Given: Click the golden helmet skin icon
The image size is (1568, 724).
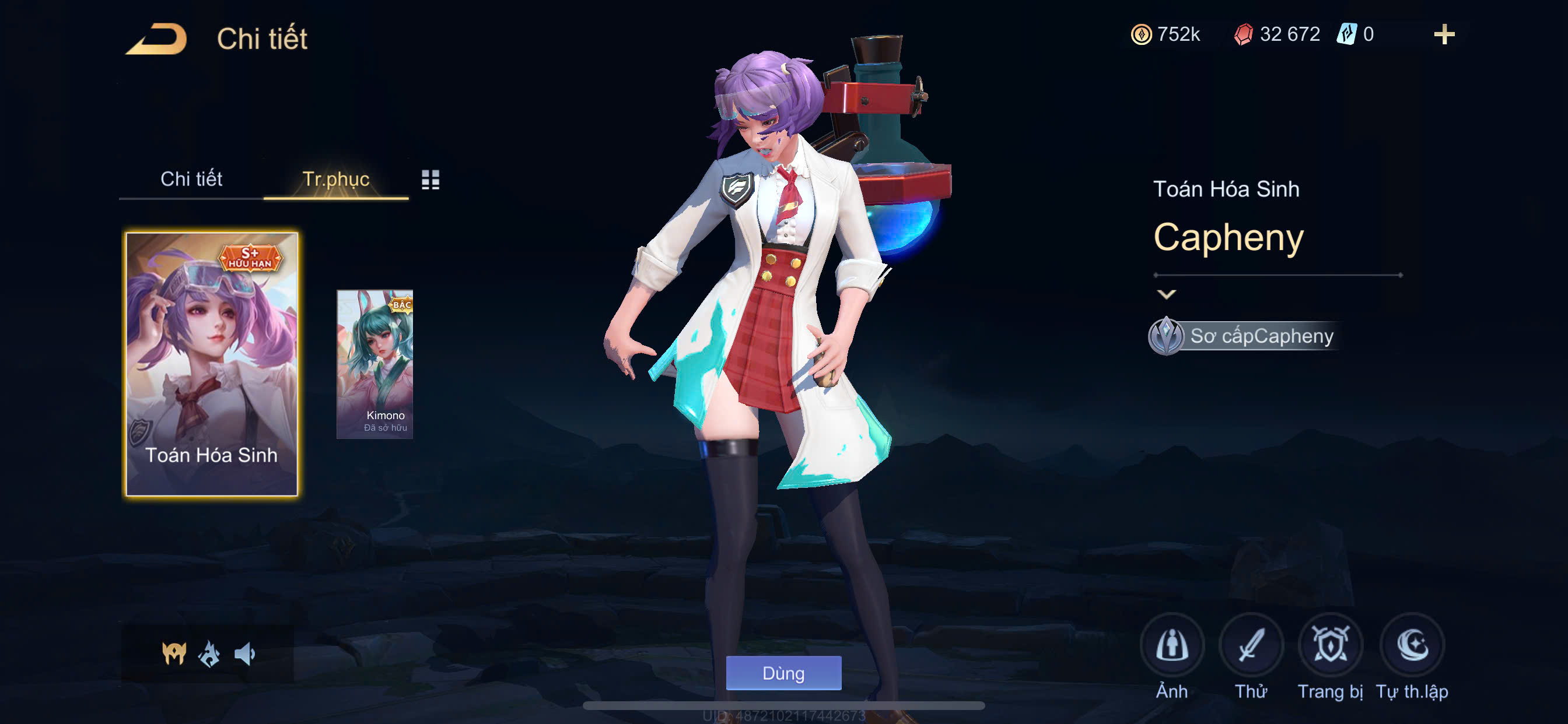Looking at the screenshot, I should 174,653.
